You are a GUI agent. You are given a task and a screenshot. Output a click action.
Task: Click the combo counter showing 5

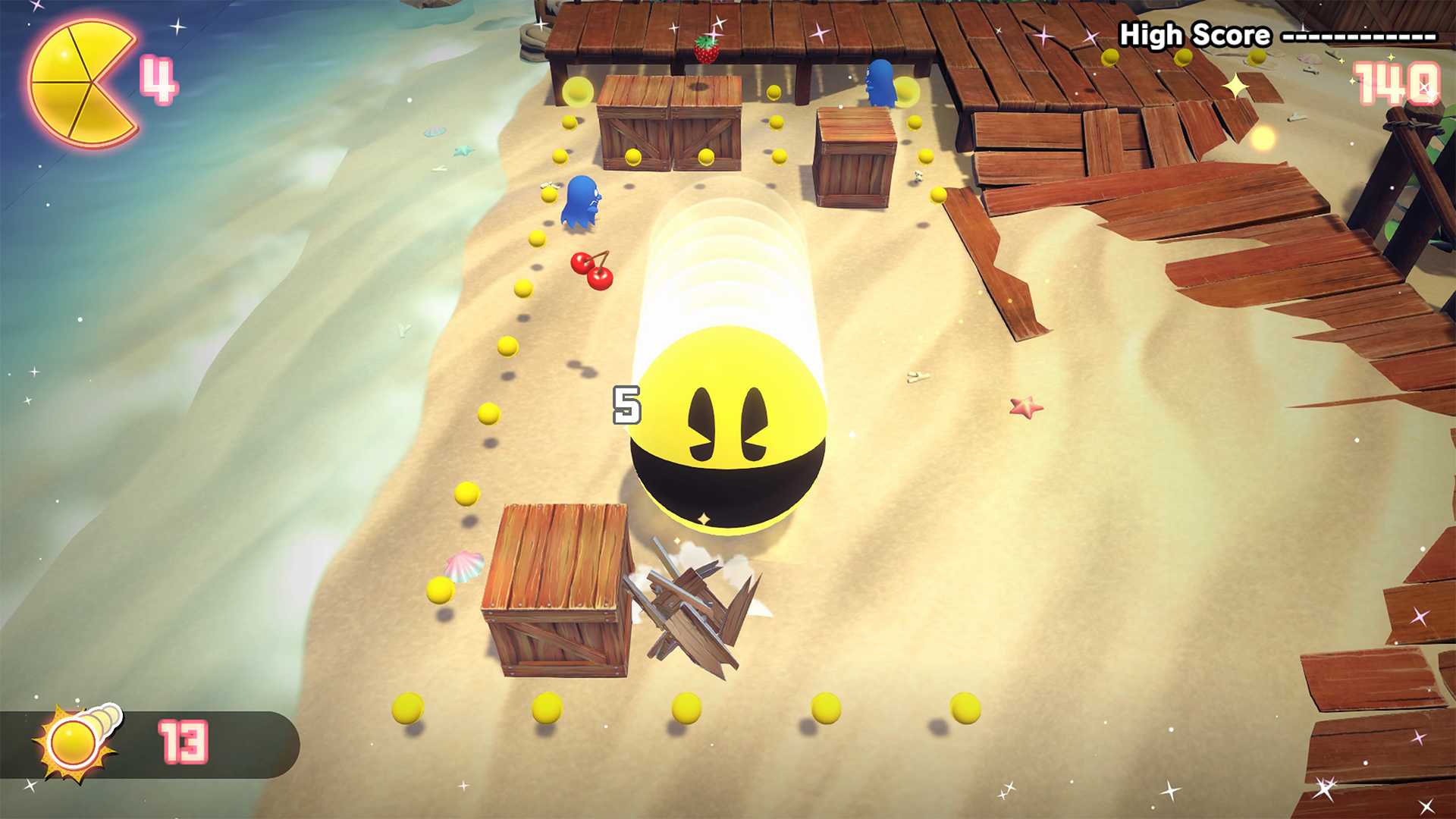(x=626, y=406)
